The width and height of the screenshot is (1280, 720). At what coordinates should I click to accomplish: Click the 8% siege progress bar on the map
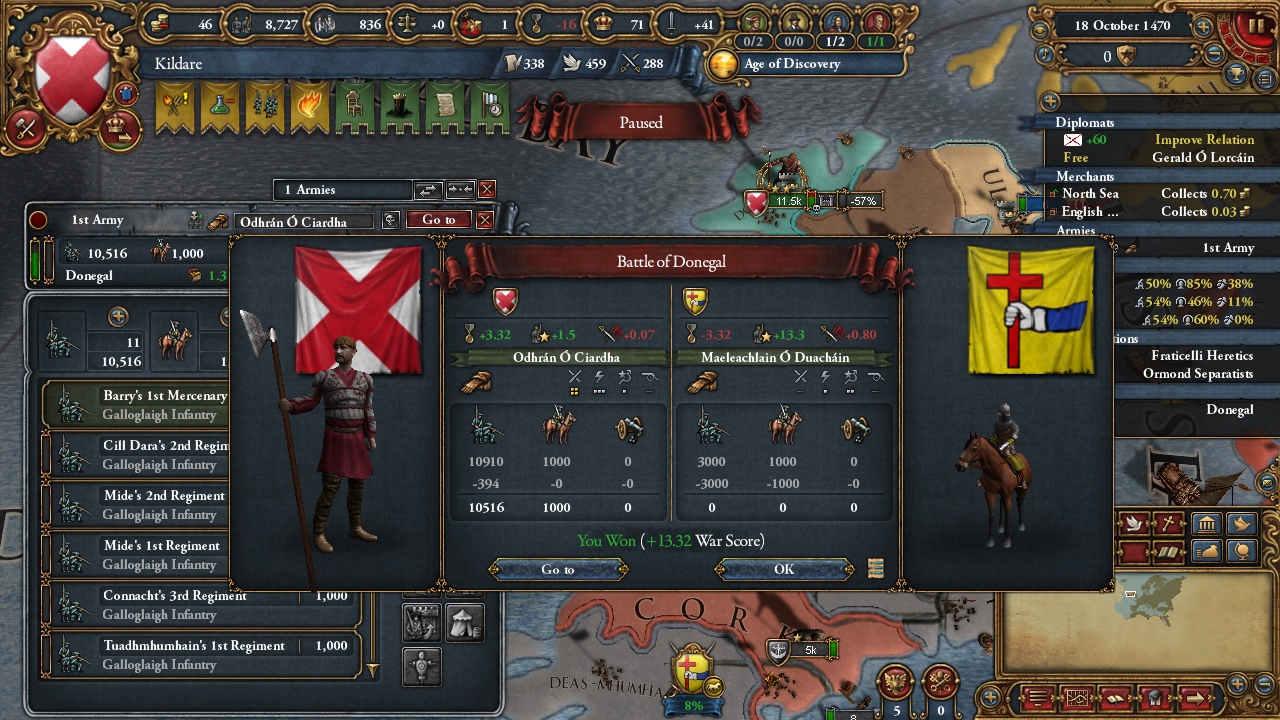point(691,705)
